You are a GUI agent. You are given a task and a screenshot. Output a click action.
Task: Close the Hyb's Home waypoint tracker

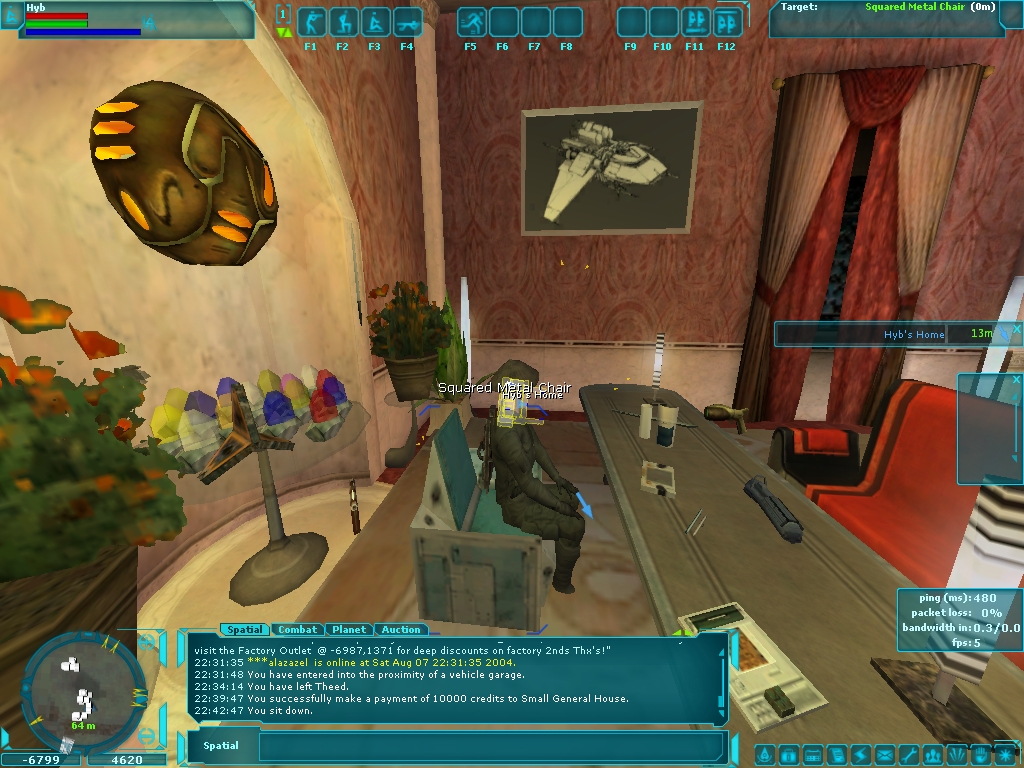[1017, 328]
